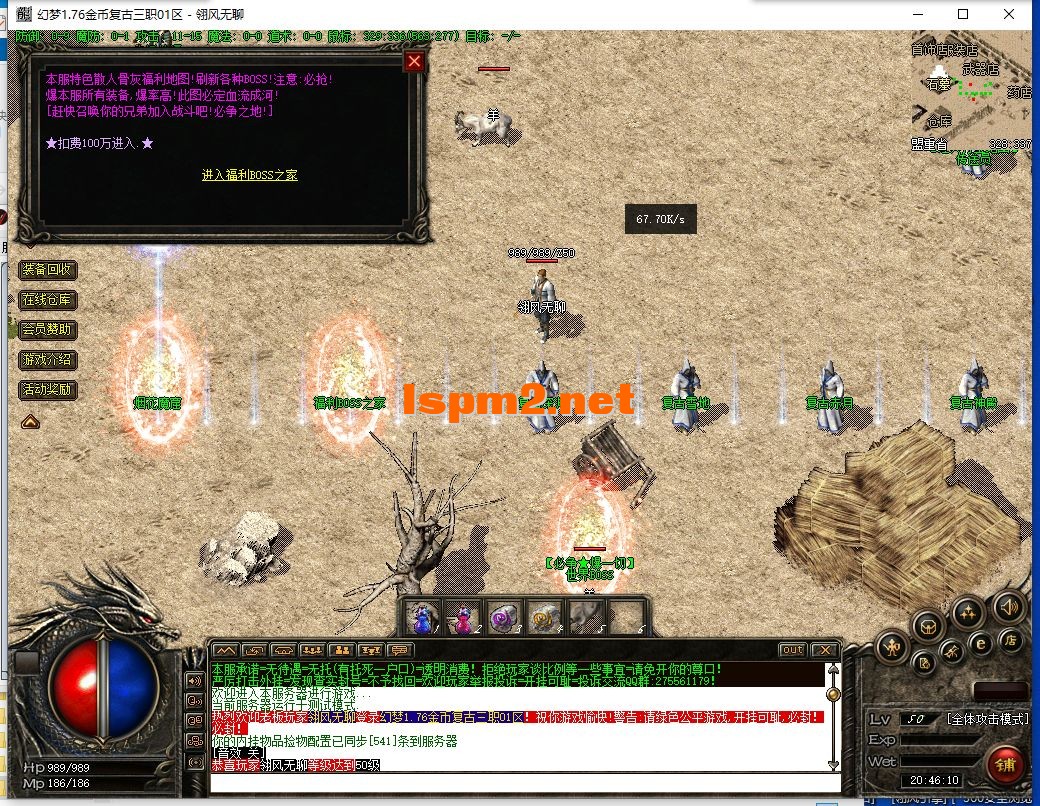The width and height of the screenshot is (1040, 806).
Task: Open the character figure round button
Action: (891, 649)
